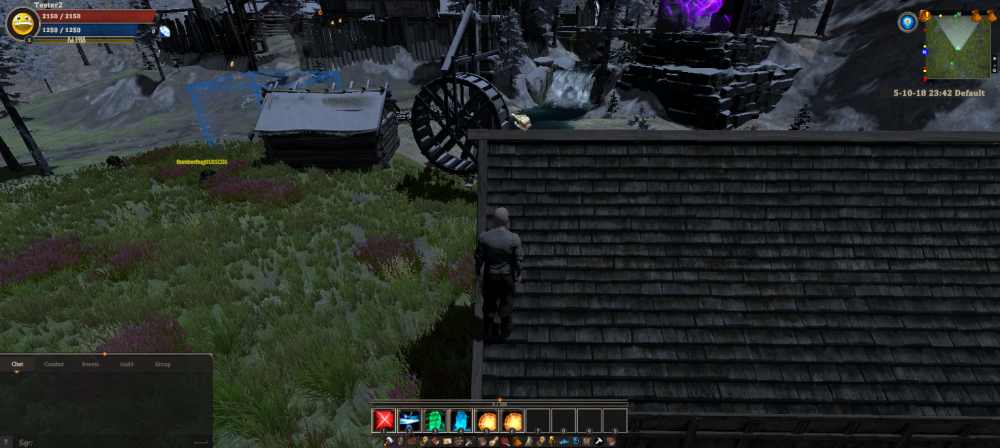Screen dimensions: 1000x448
Task: Click the blue lightbulb hint icon
Action: [x=907, y=22]
